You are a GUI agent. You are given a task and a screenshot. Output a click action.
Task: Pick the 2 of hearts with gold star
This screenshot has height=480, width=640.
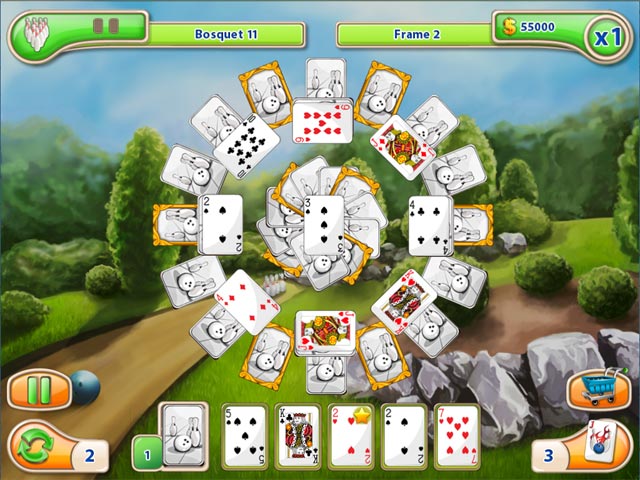pos(350,437)
